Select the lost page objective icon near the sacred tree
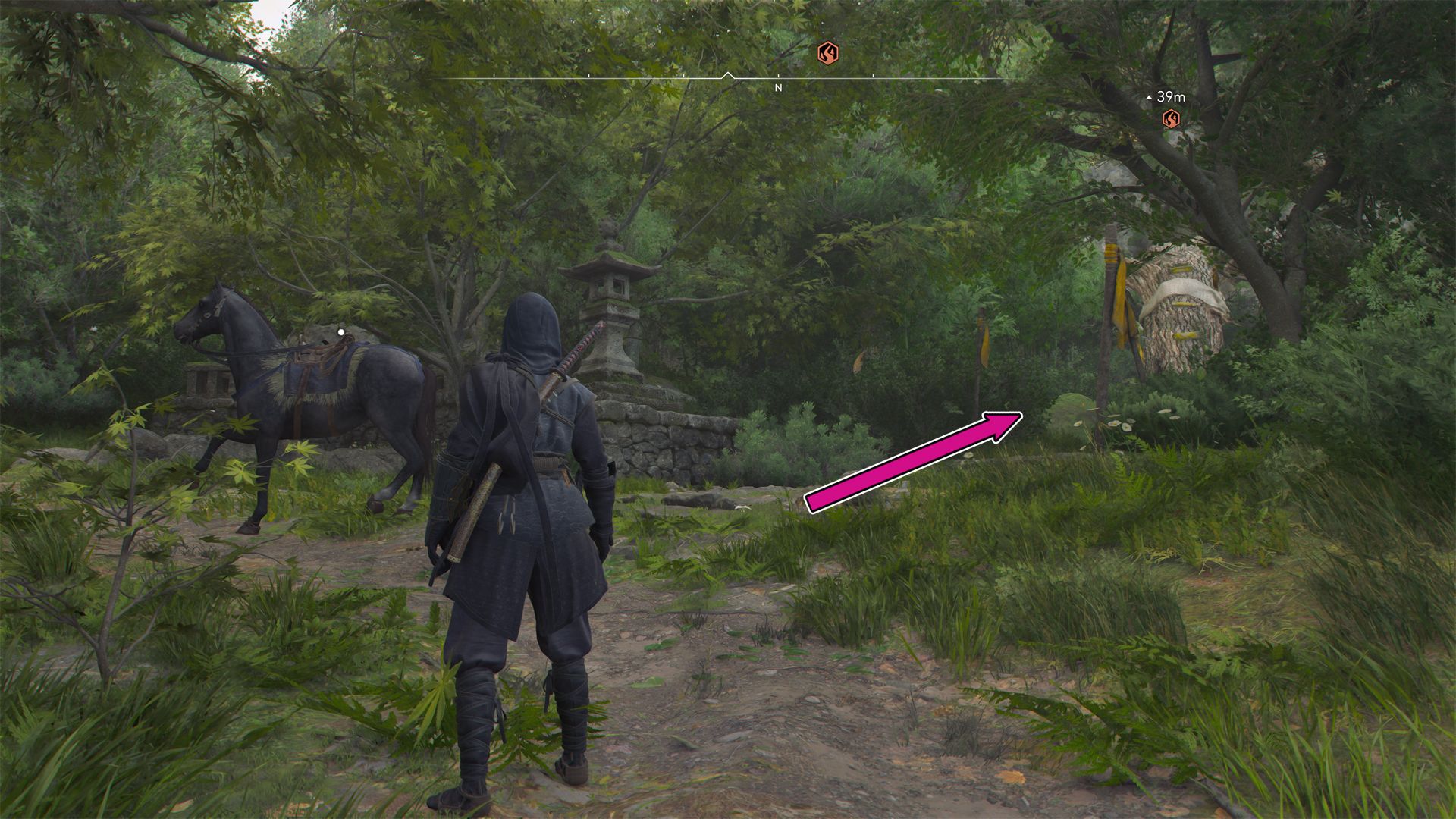This screenshot has height=819, width=1456. tap(1170, 119)
